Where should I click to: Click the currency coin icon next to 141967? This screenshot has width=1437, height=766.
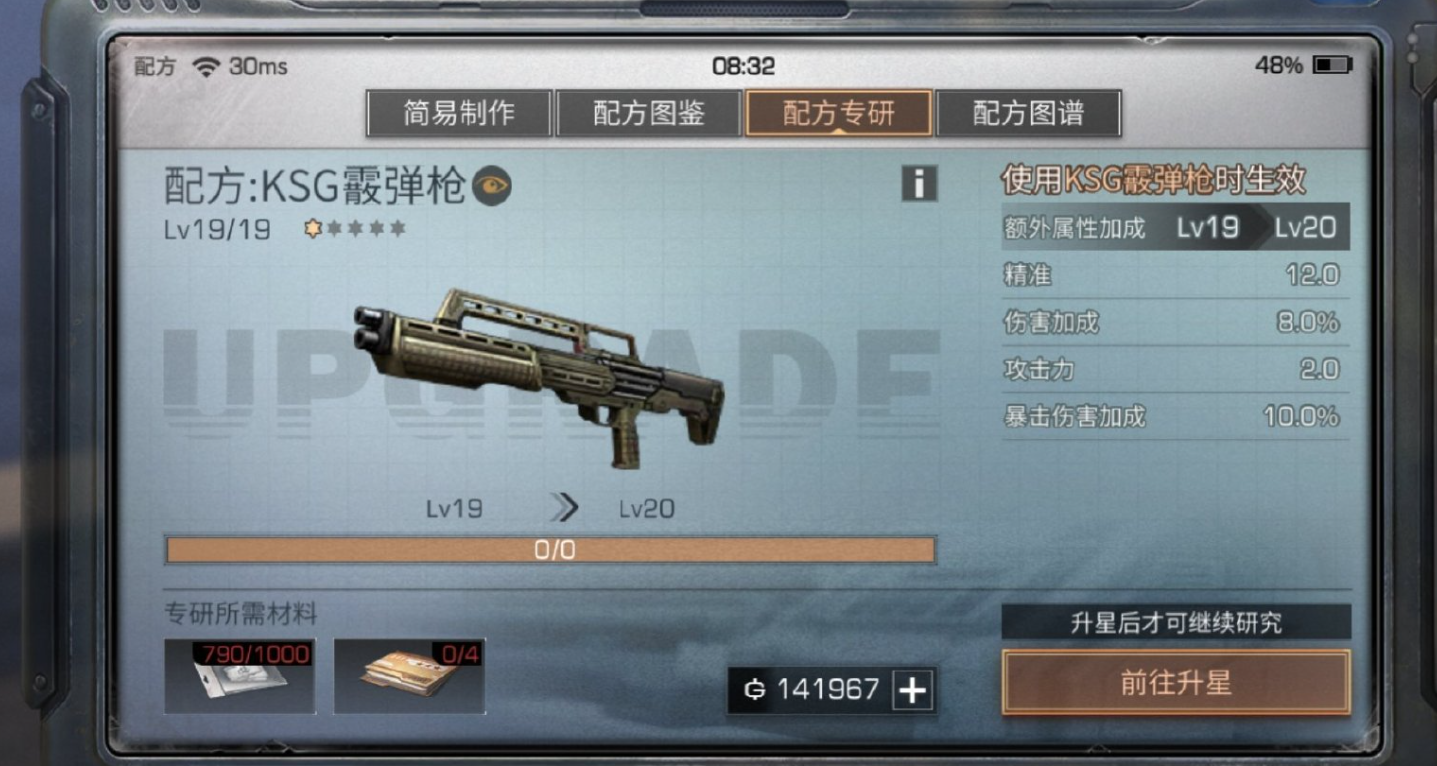tap(757, 687)
